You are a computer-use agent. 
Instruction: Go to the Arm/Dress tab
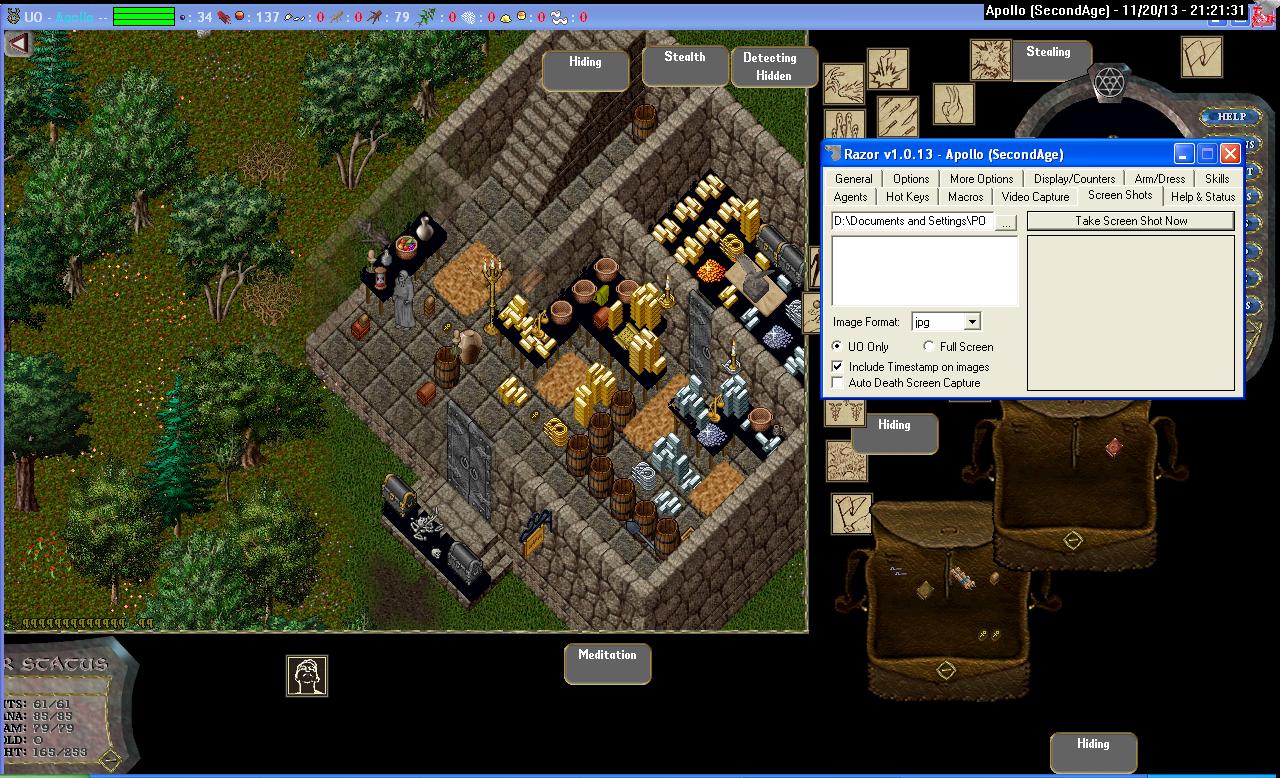[x=1160, y=179]
